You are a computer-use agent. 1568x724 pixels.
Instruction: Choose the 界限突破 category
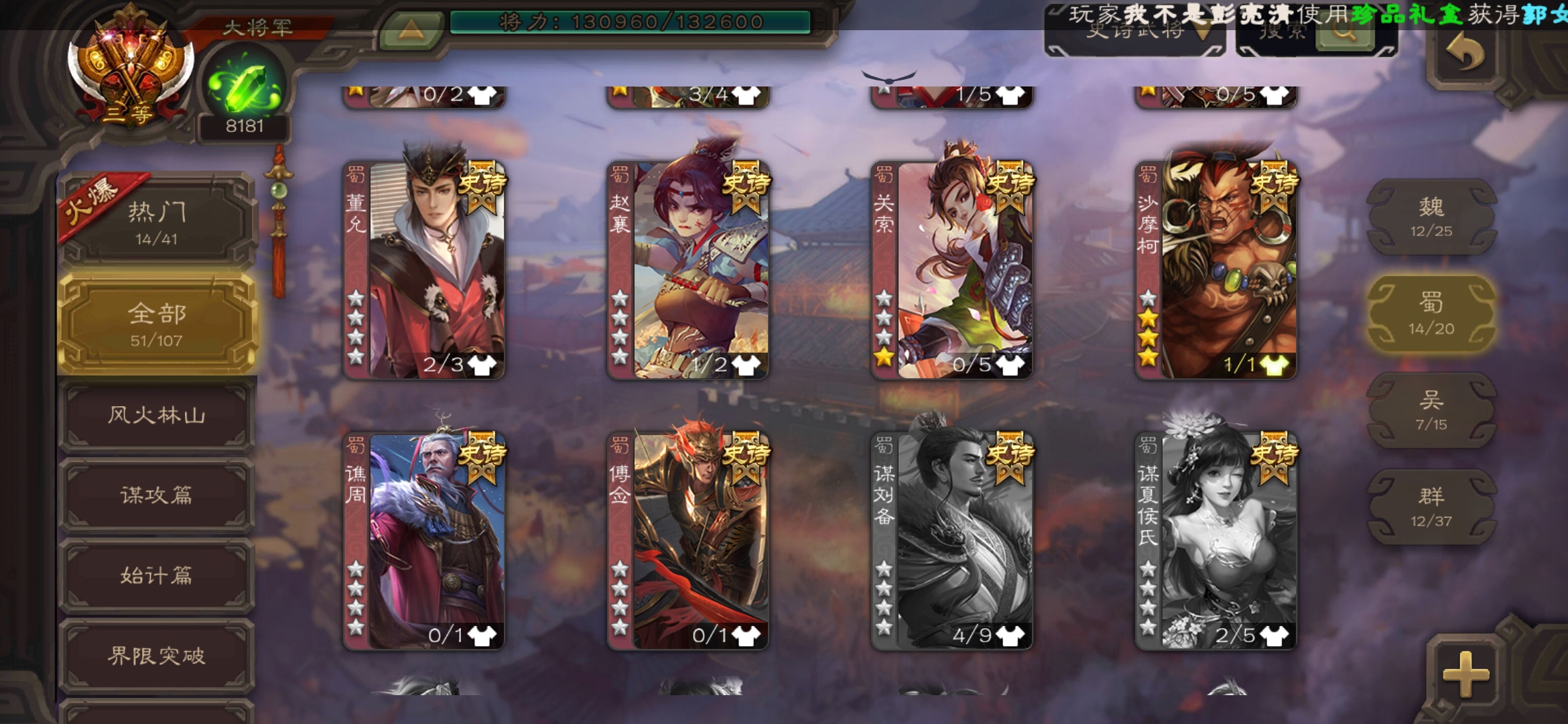pos(157,656)
